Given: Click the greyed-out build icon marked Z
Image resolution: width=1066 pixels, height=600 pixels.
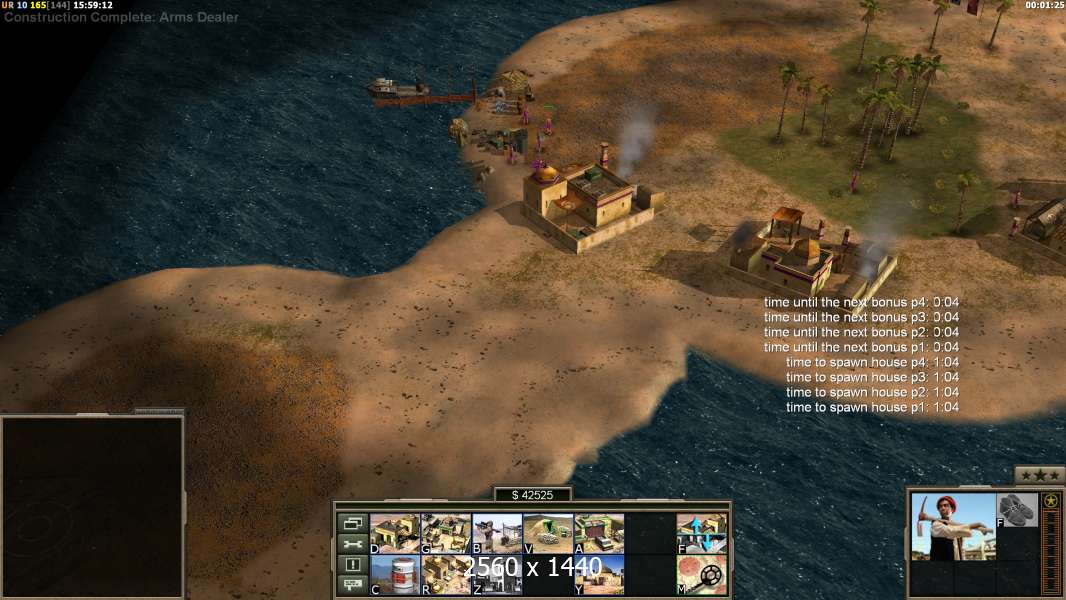Looking at the screenshot, I should [x=497, y=575].
